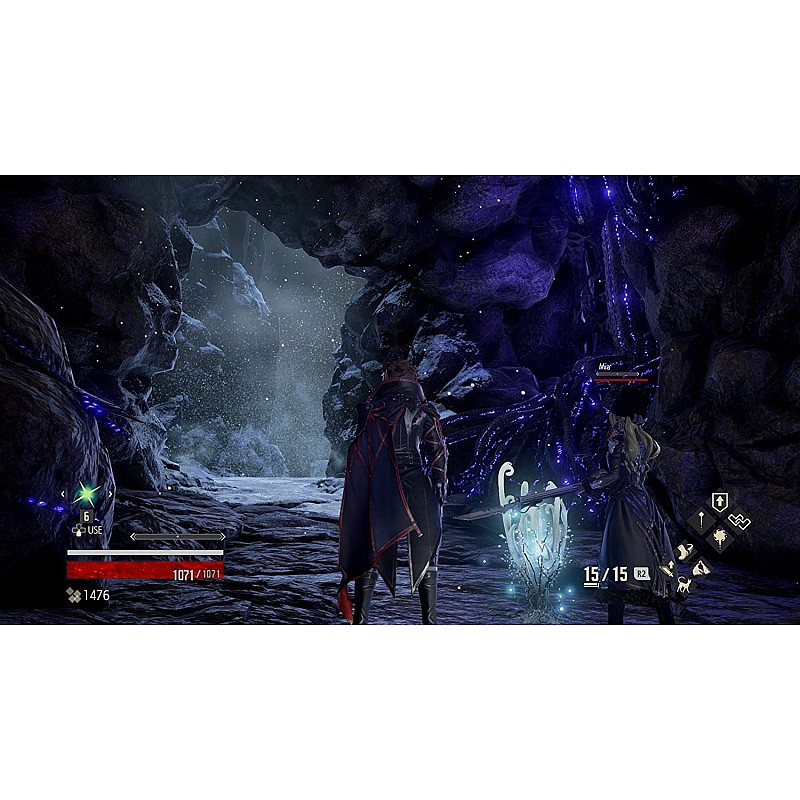Cycle quick item with the left arrow
800x800 pixels.
point(65,494)
